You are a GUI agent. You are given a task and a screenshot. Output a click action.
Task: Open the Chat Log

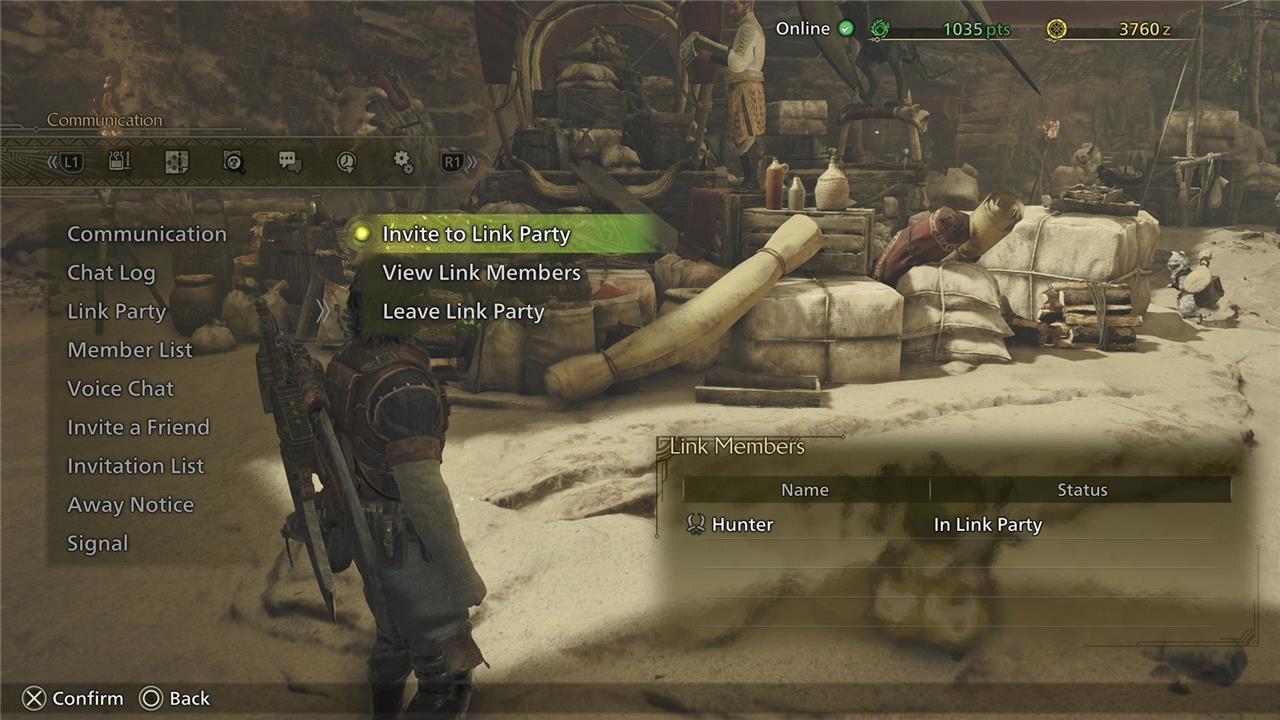[x=111, y=273]
